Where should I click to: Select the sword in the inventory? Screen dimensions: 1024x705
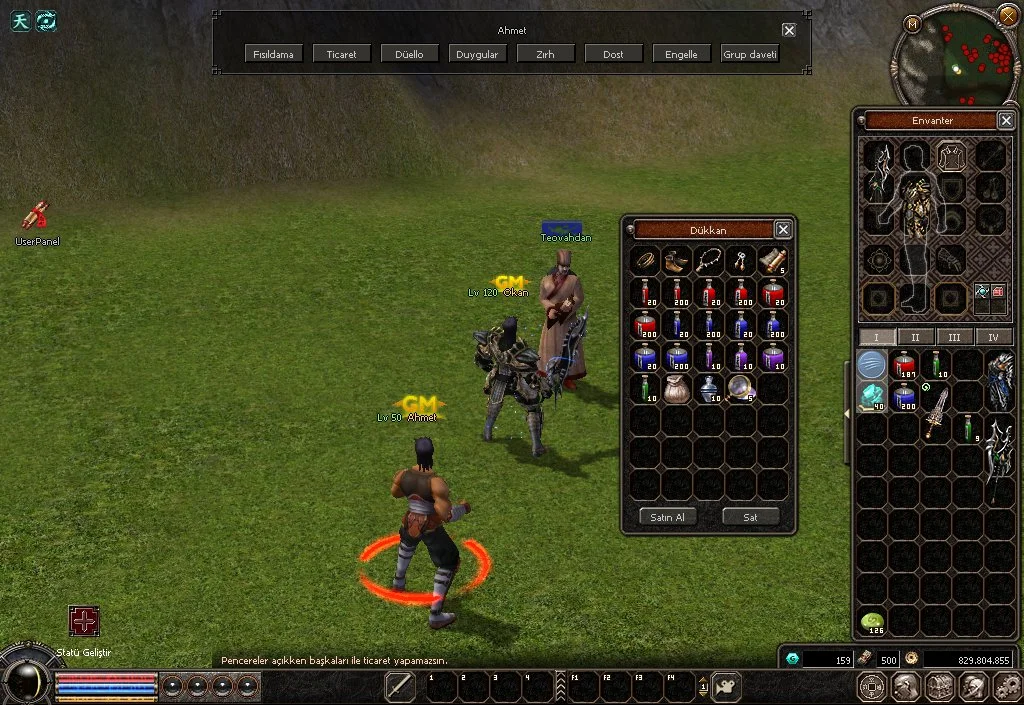[936, 412]
